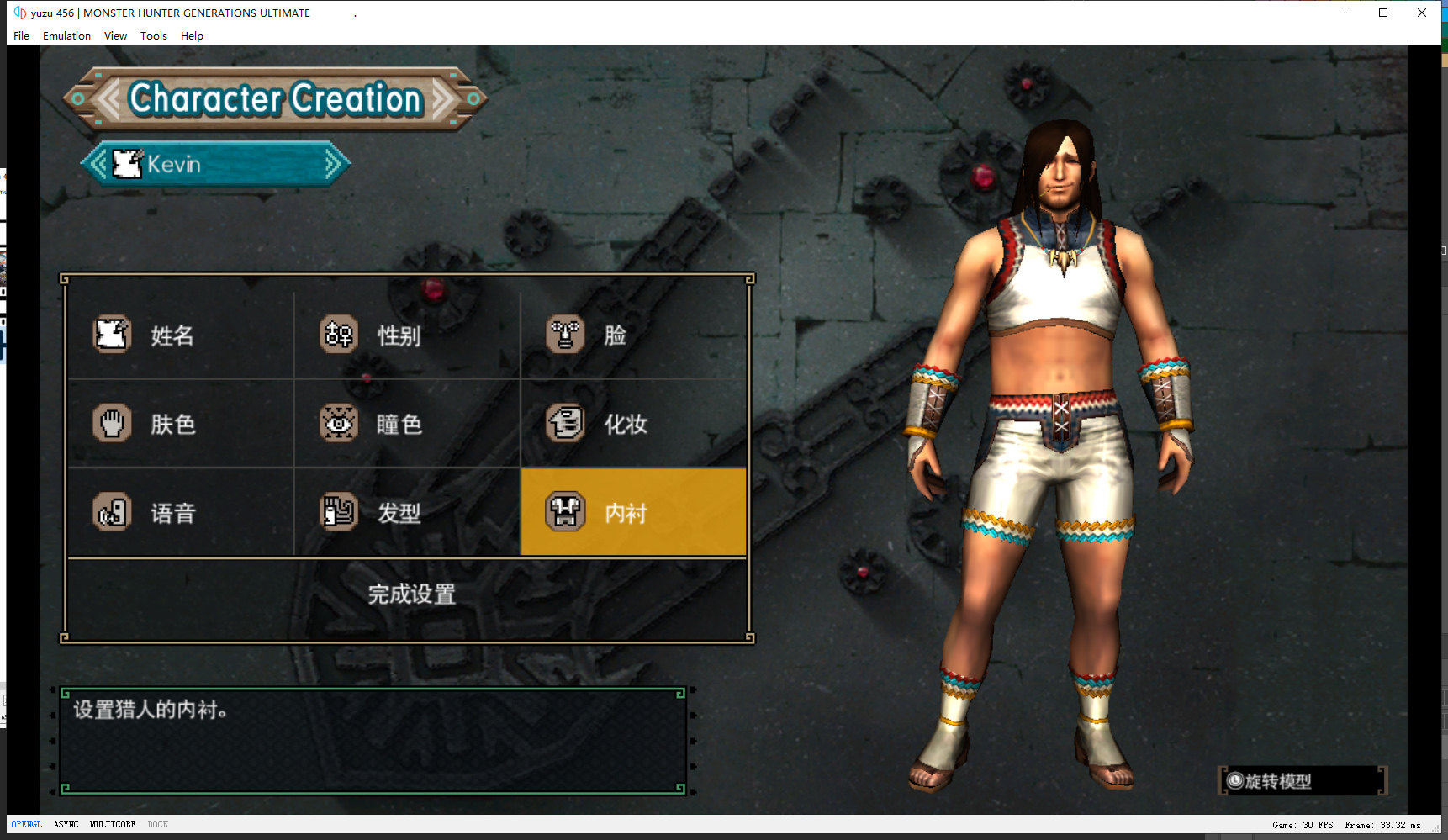1448x840 pixels.
Task: Open the yuzu Tools menu
Action: pyautogui.click(x=153, y=36)
